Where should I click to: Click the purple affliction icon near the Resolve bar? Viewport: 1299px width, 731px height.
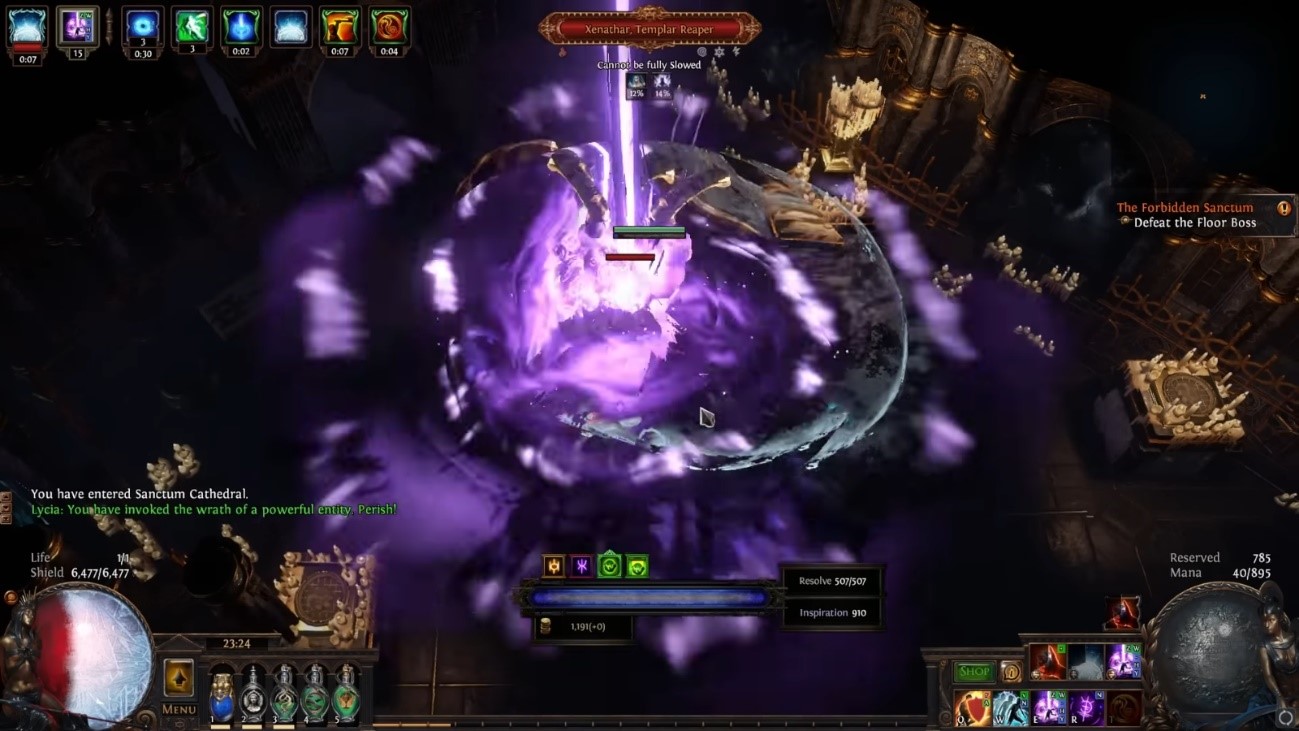tap(582, 566)
